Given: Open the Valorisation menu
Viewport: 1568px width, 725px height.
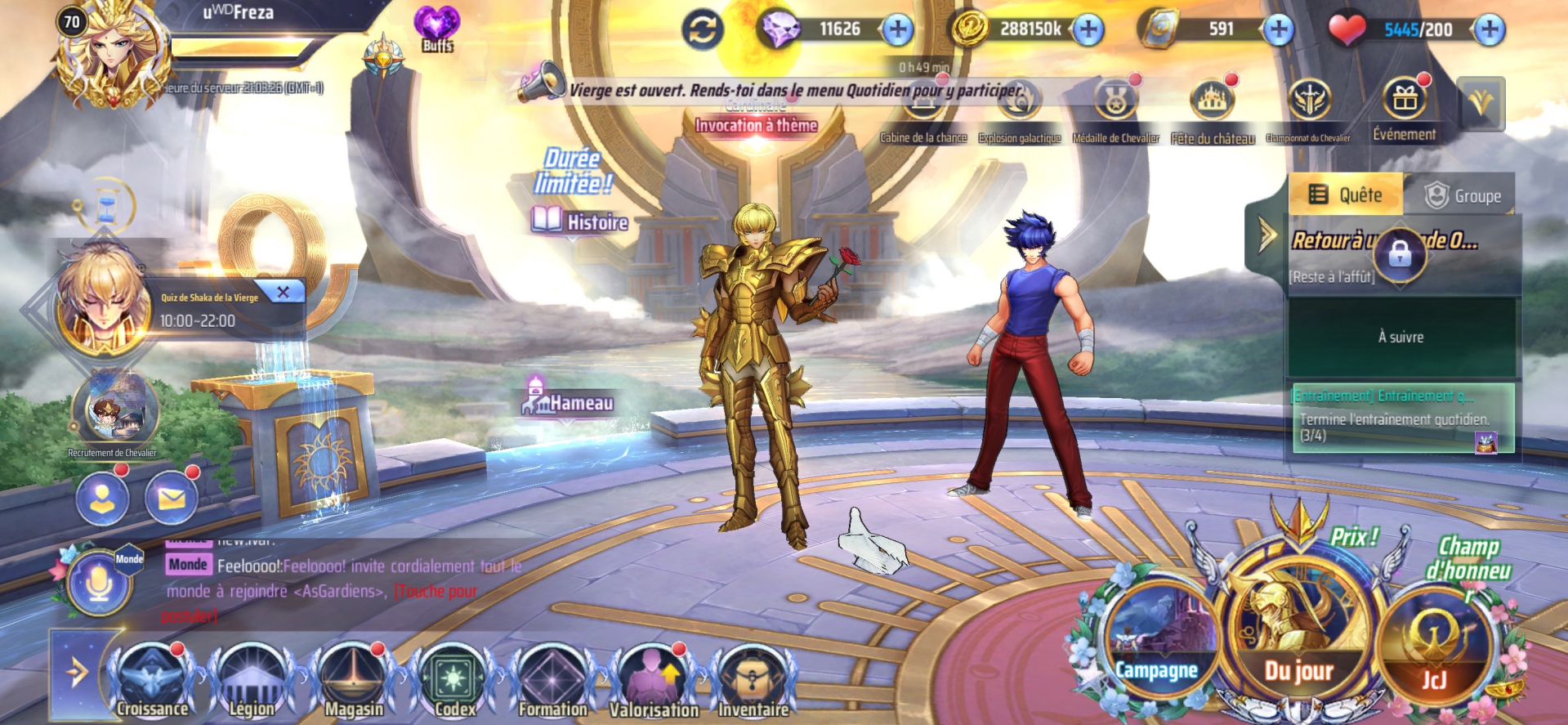Looking at the screenshot, I should 654,680.
